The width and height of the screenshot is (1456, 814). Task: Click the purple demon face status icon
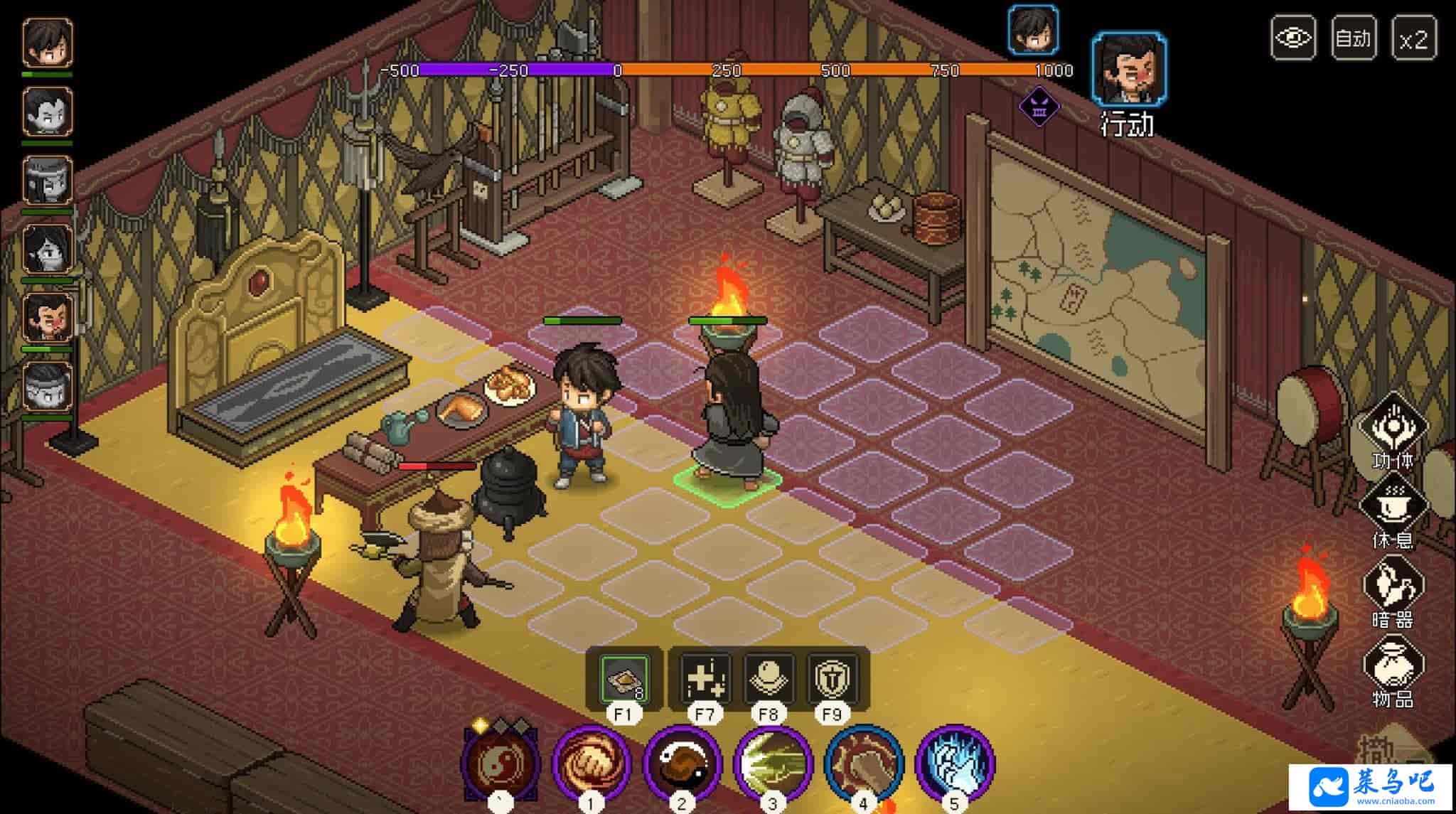click(1039, 107)
